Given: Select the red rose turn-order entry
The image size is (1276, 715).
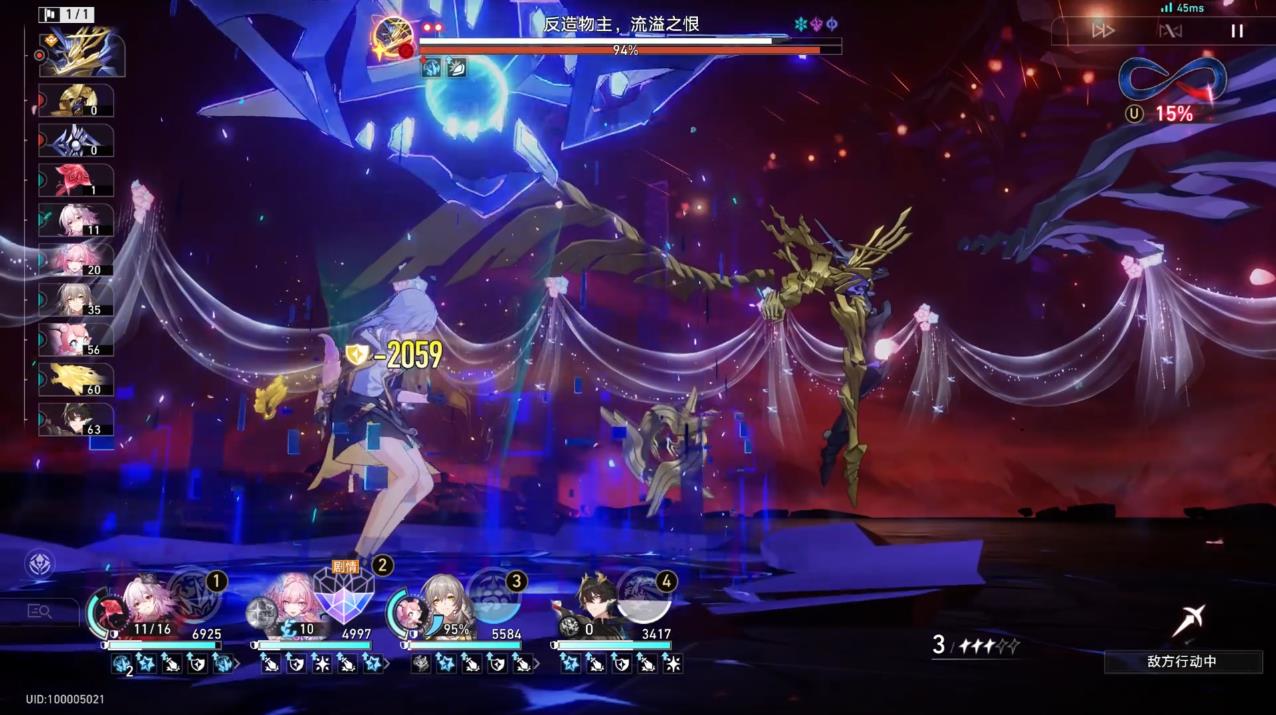Looking at the screenshot, I should click(x=77, y=180).
